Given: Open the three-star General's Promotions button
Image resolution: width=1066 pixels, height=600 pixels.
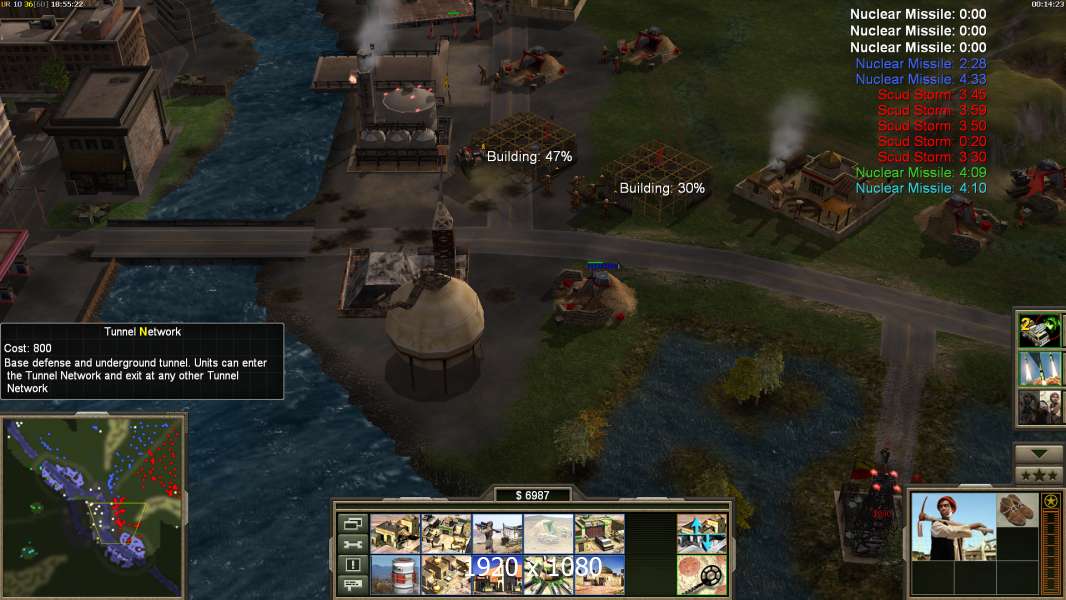Looking at the screenshot, I should [x=1039, y=475].
